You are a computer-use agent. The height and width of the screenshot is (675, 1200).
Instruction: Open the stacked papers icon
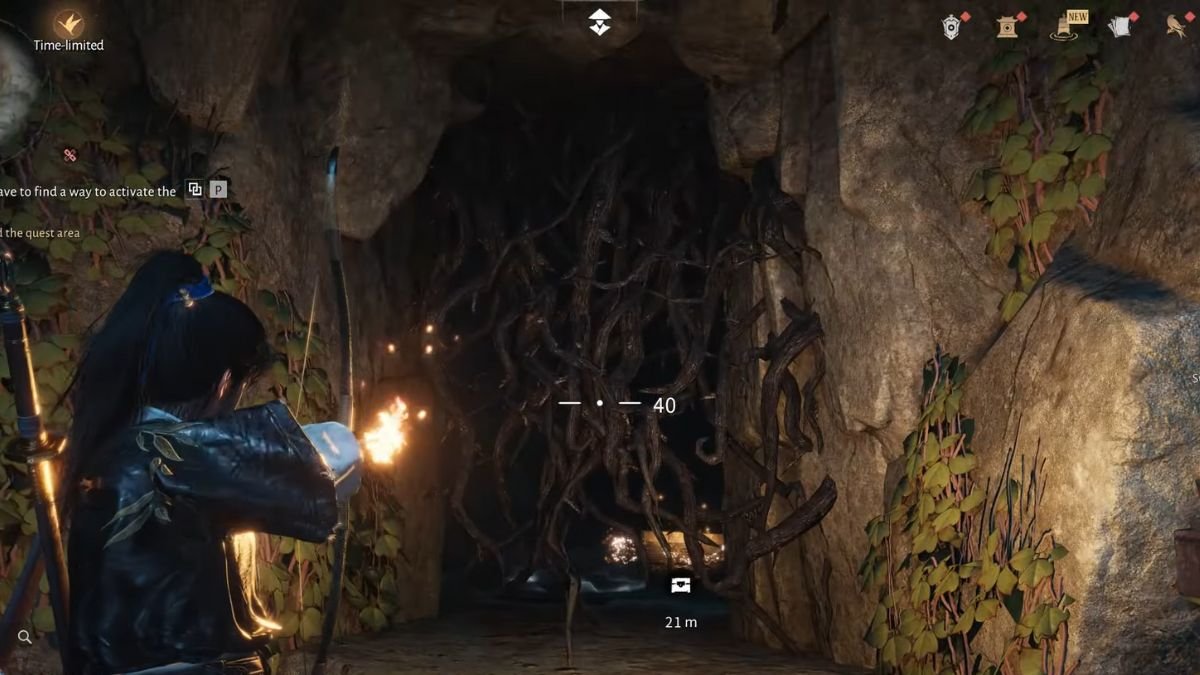tap(1120, 27)
